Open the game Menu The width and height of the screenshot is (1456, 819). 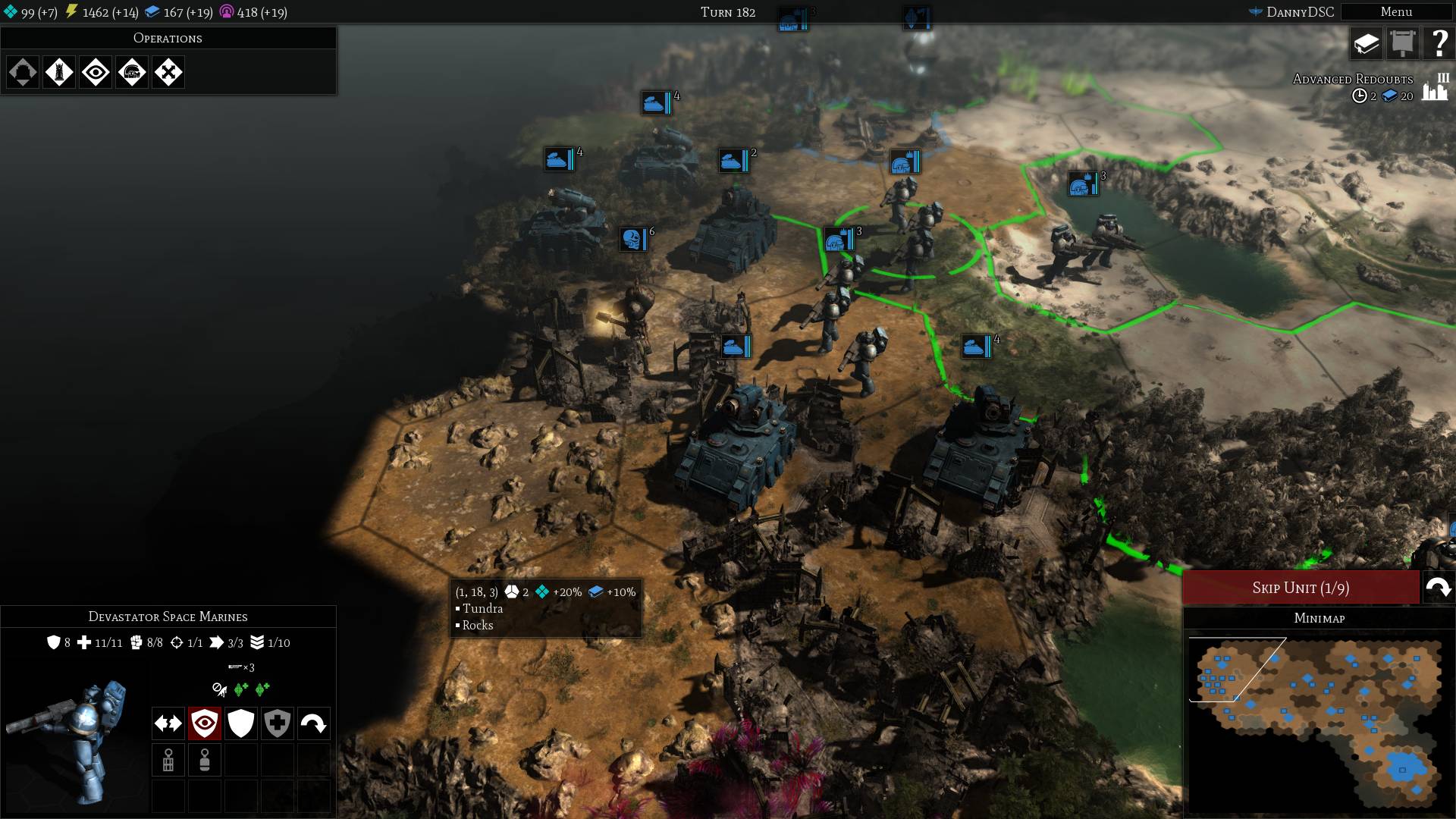1395,12
